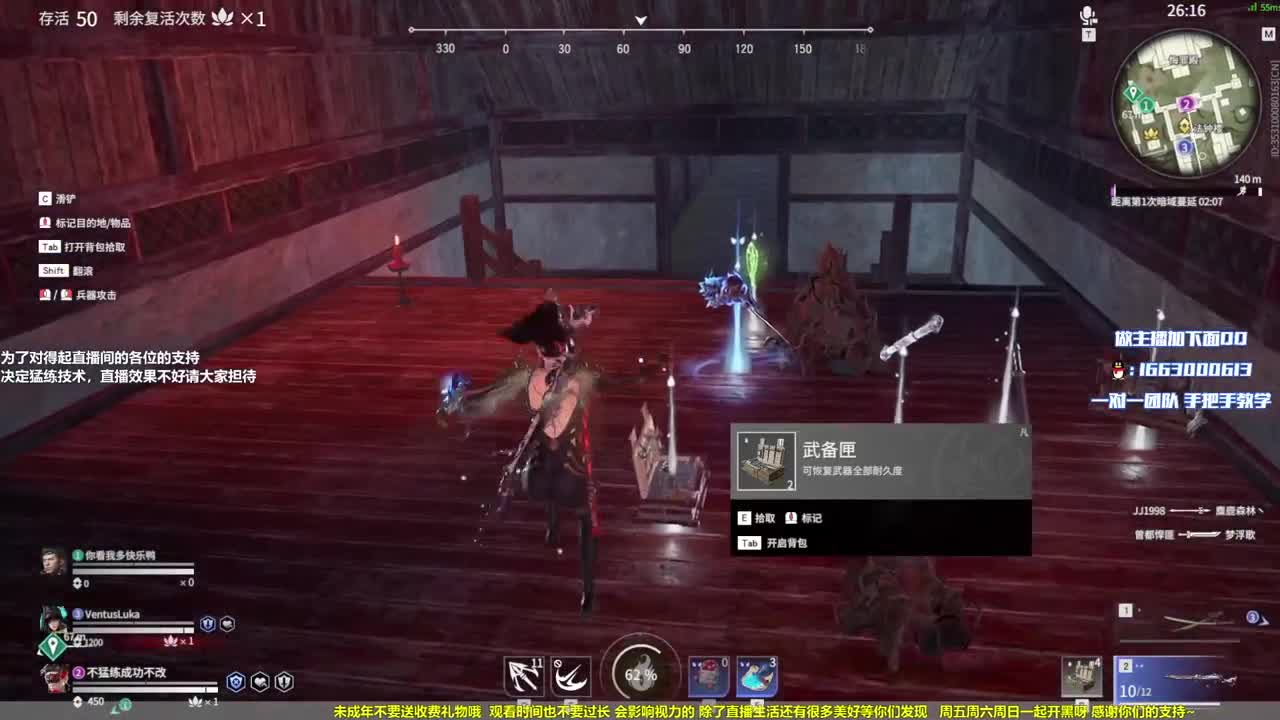Open the 武备匣 item thumbnail in loot popup
This screenshot has height=720, width=1280.
[766, 462]
